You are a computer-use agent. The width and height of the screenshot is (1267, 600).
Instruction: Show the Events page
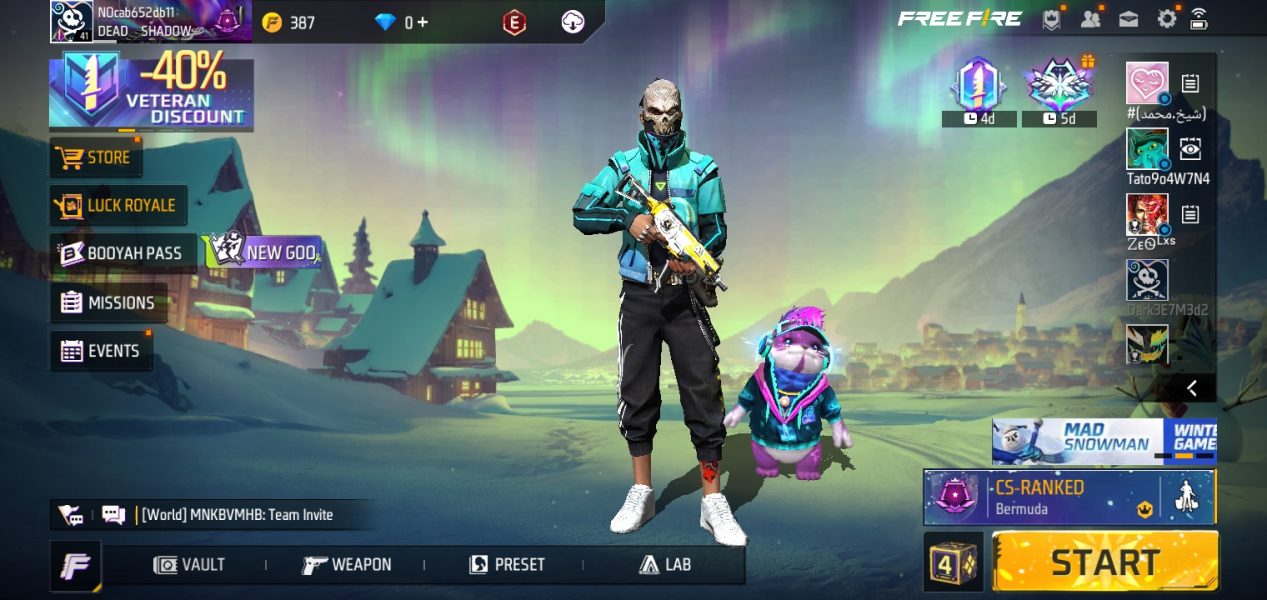101,351
